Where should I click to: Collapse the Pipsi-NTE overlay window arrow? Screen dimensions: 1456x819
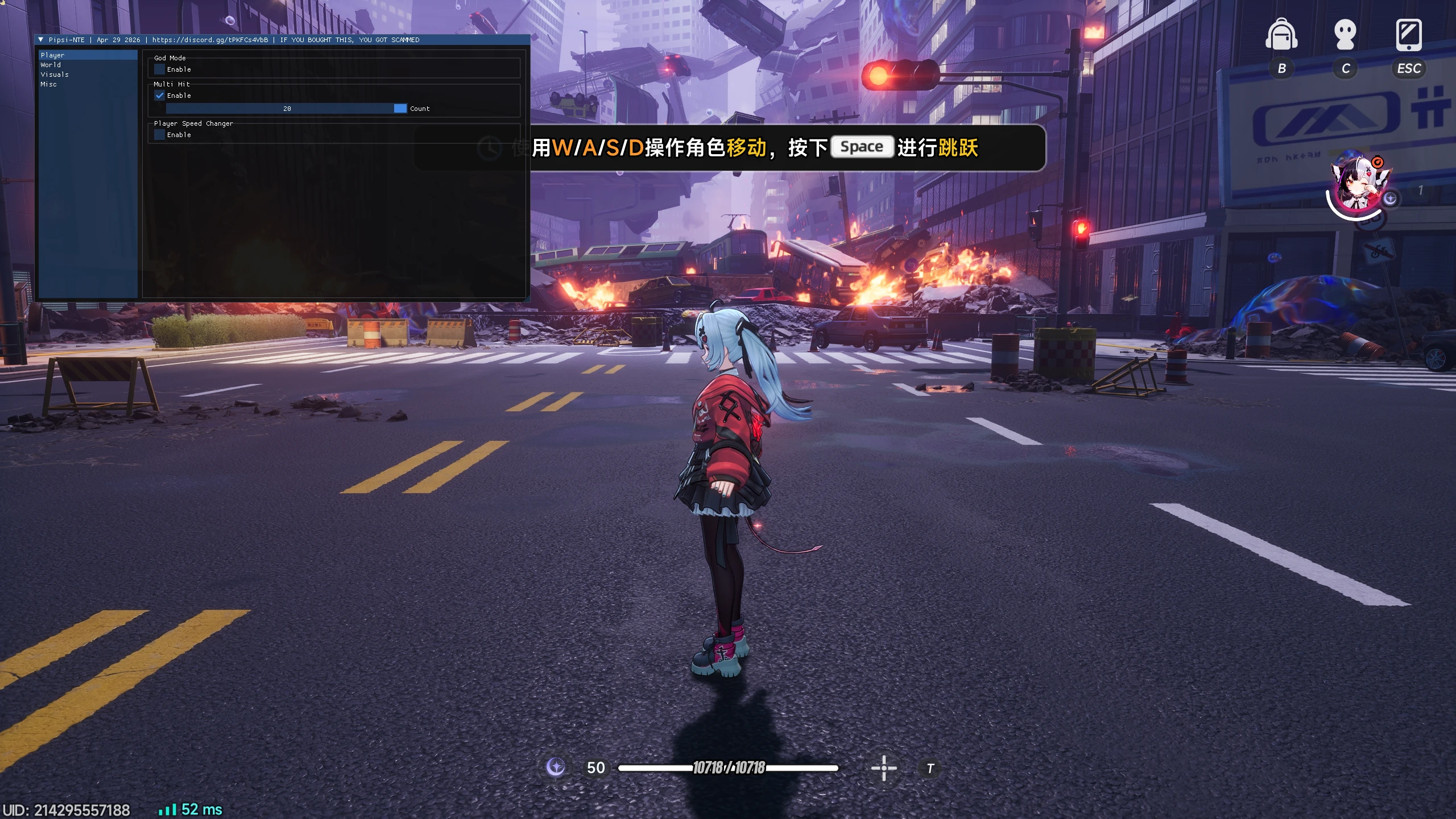tap(41, 40)
